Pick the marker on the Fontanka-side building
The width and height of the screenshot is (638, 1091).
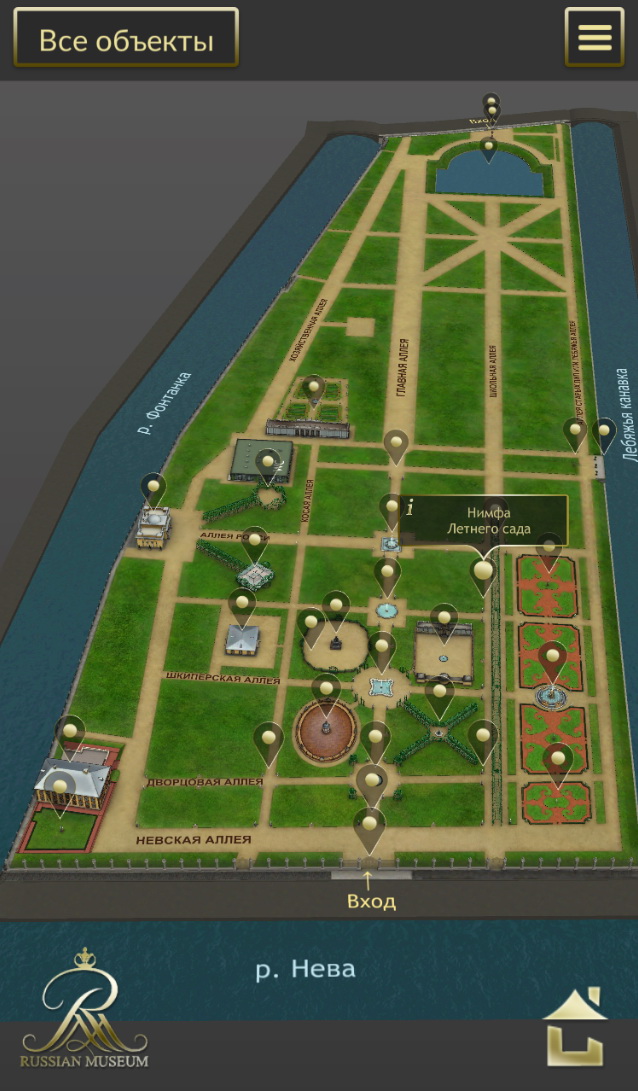click(153, 489)
